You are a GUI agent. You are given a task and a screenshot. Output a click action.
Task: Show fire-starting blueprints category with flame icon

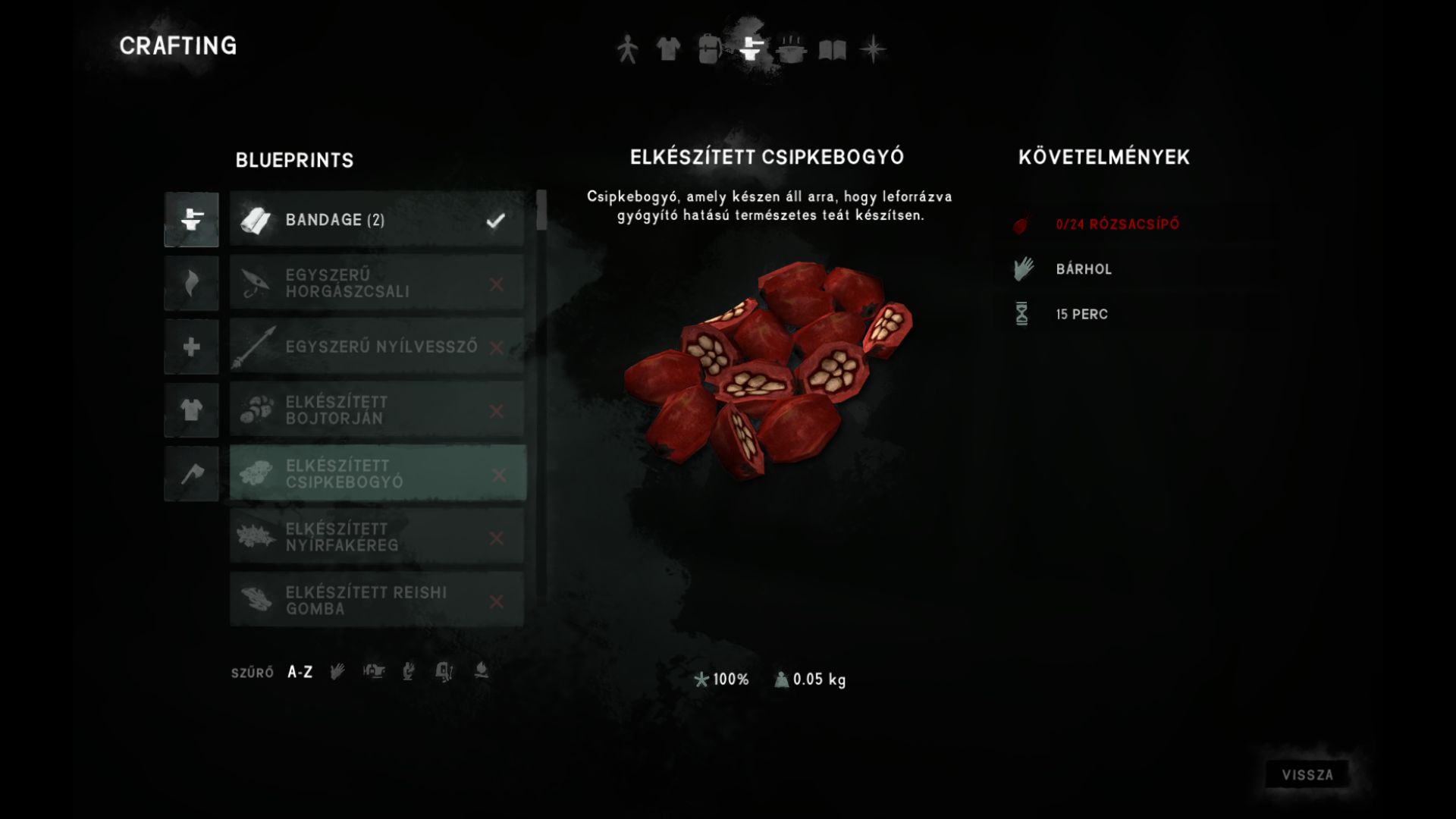click(x=191, y=283)
